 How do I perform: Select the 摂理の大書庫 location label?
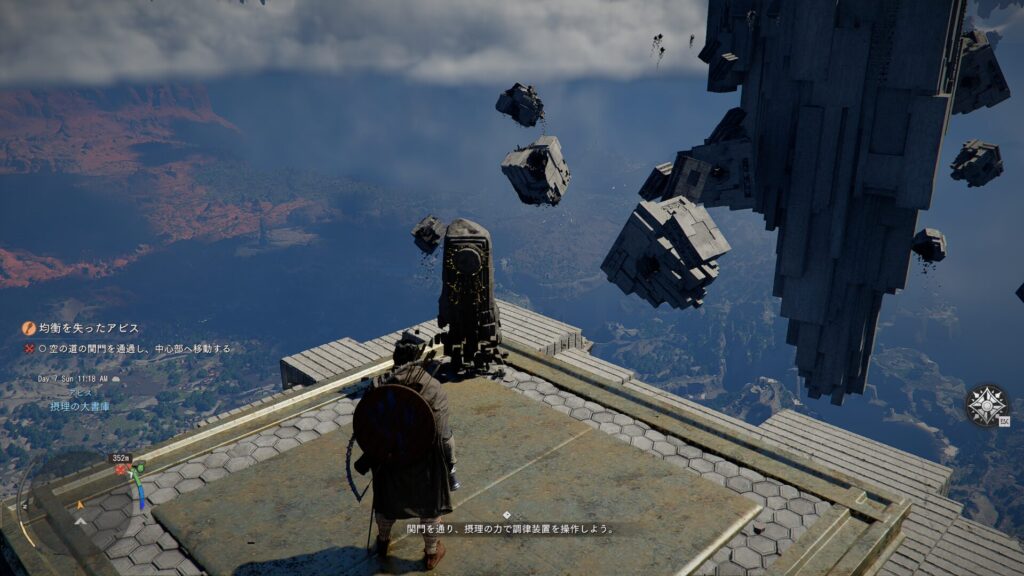80,407
